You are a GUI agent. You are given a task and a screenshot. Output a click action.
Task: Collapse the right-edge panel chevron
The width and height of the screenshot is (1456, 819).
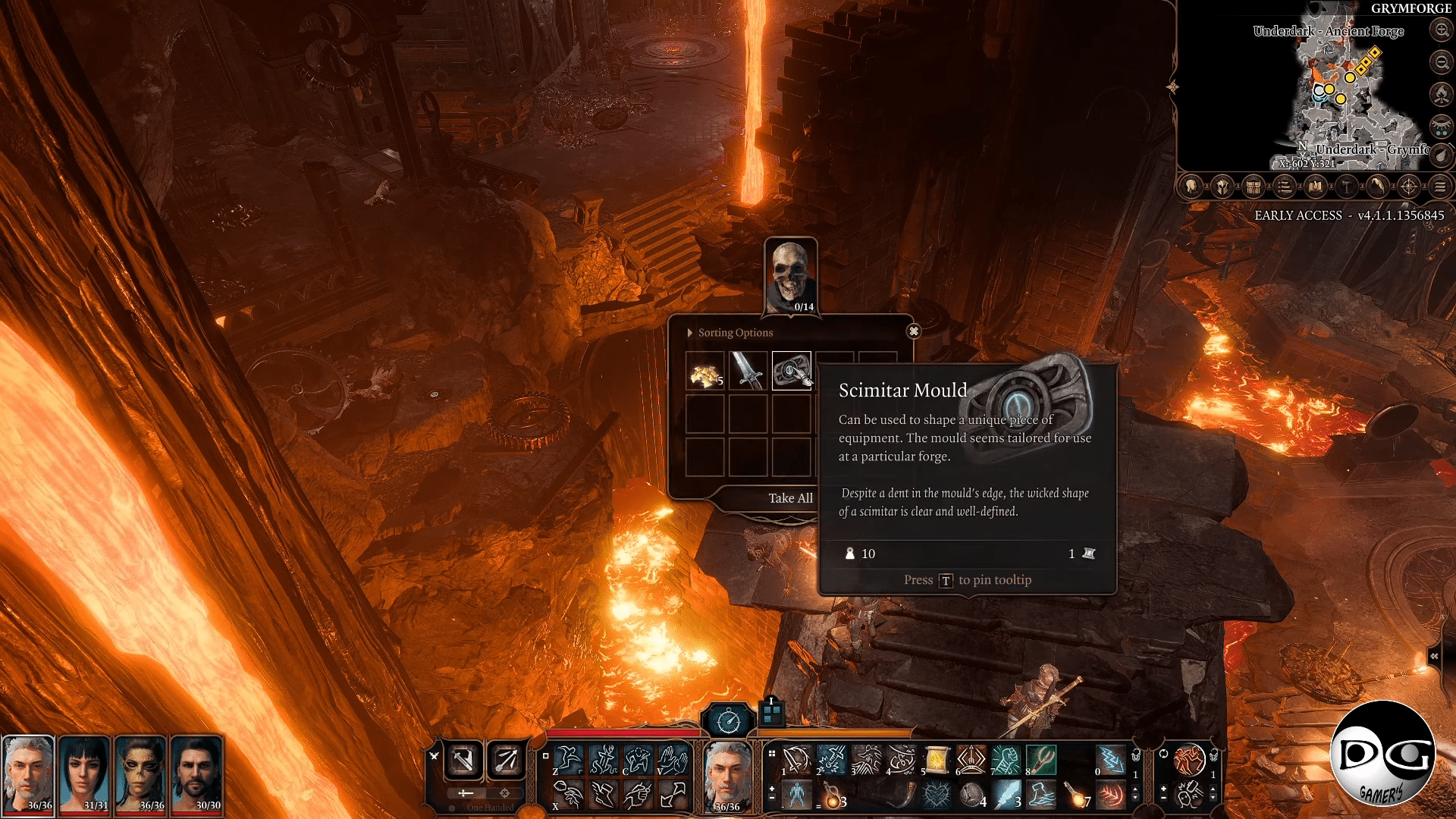pyautogui.click(x=1436, y=656)
